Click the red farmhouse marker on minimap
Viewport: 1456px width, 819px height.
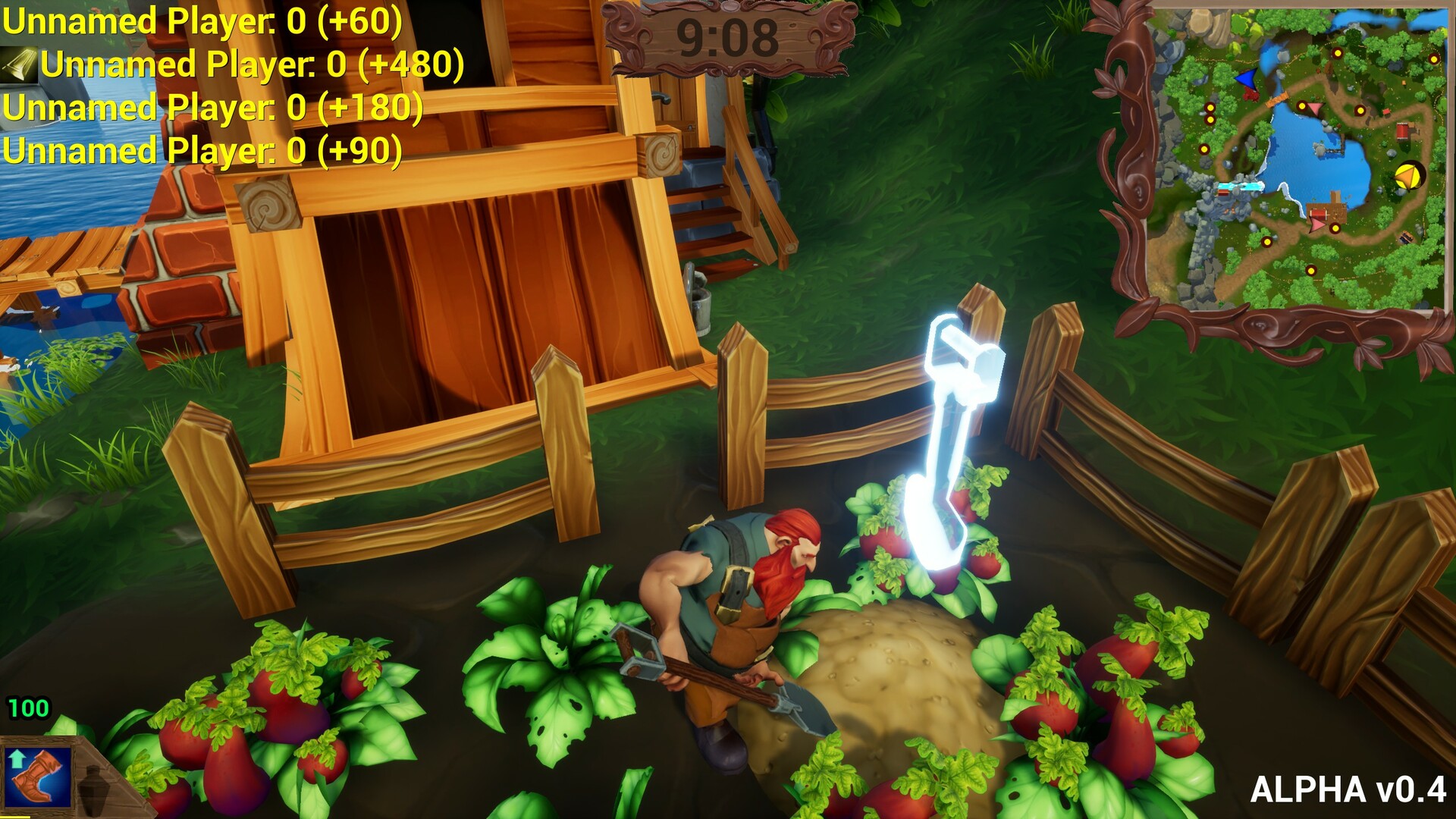pos(1402,131)
